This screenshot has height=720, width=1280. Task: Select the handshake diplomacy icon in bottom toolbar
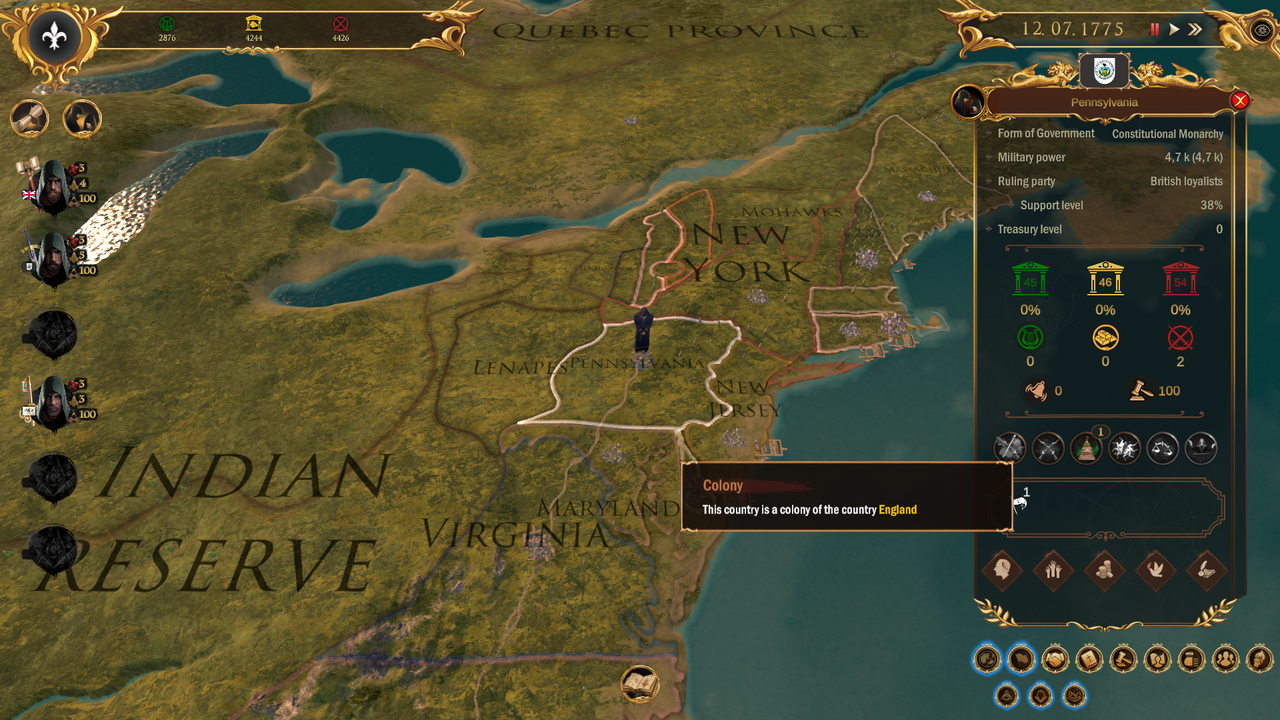1054,659
